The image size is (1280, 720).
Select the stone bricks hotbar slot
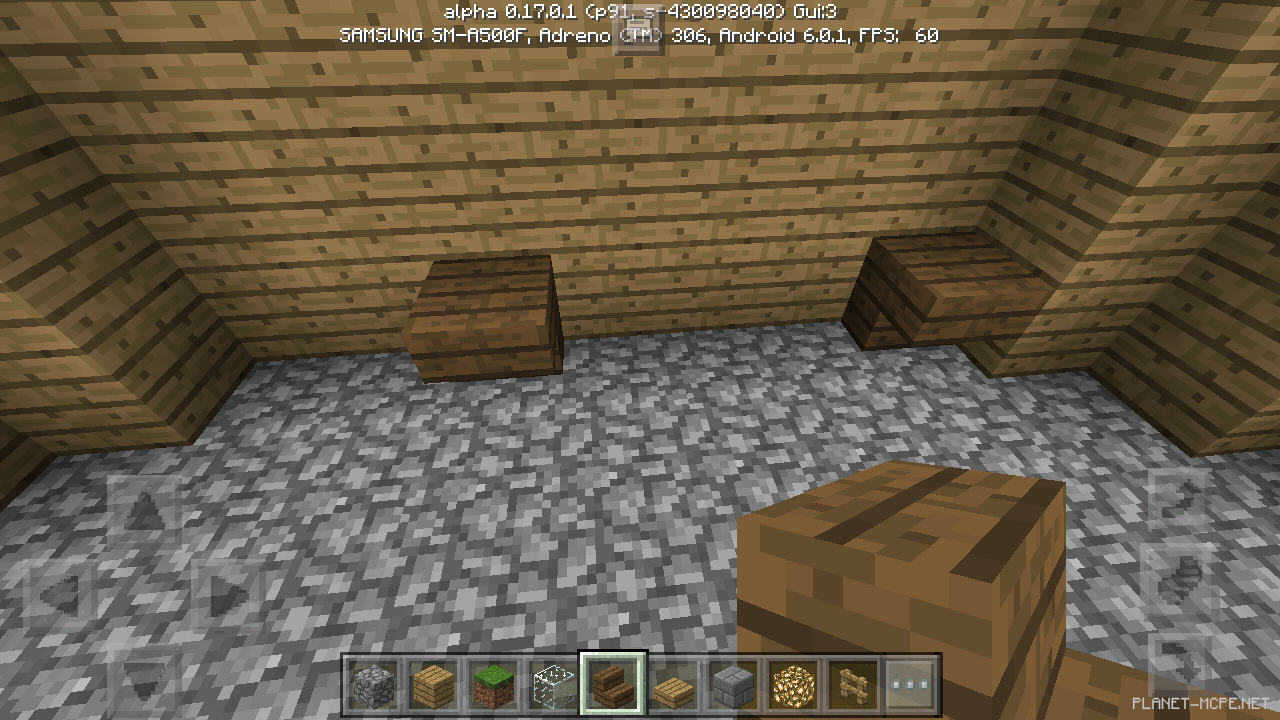click(733, 687)
